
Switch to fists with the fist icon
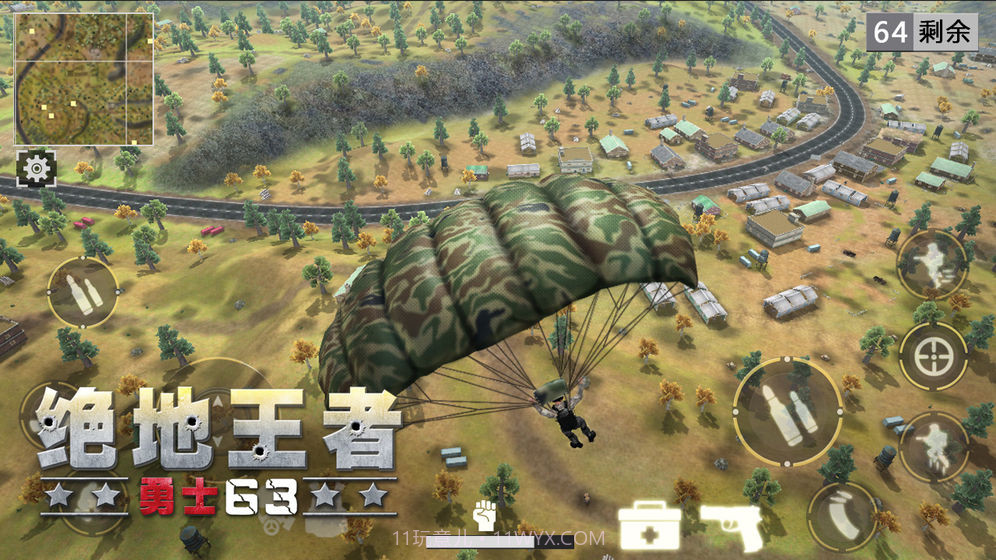click(x=486, y=515)
